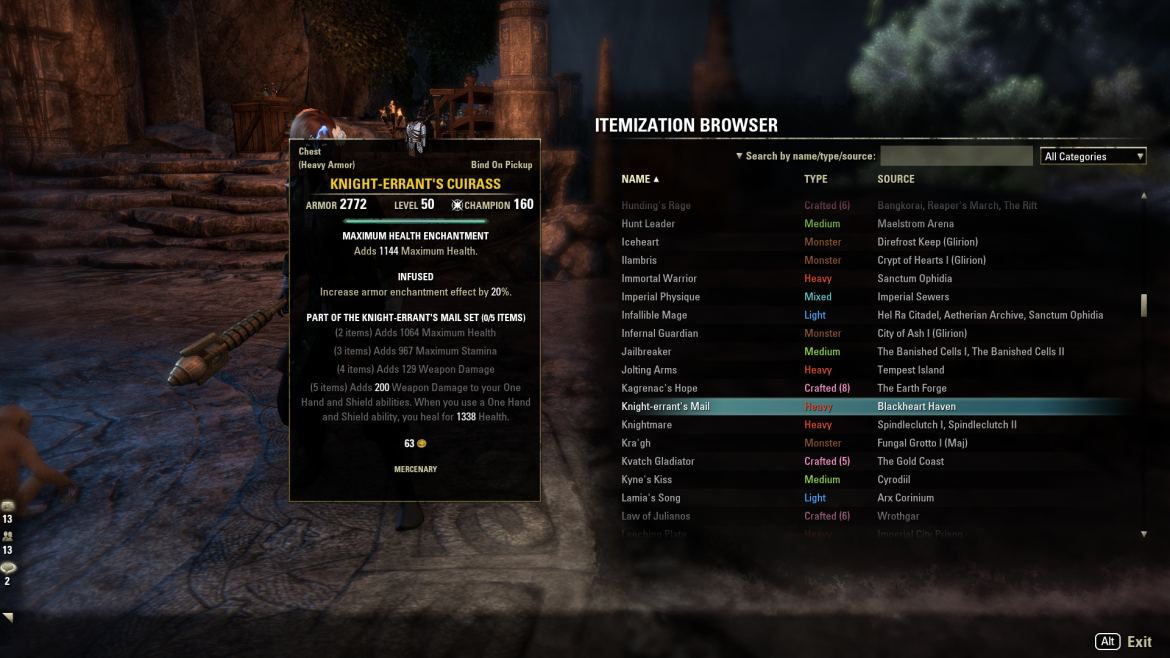Screen dimensions: 1170x658
Task: Toggle the search by name/type/source filter
Action: pyautogui.click(x=805, y=156)
